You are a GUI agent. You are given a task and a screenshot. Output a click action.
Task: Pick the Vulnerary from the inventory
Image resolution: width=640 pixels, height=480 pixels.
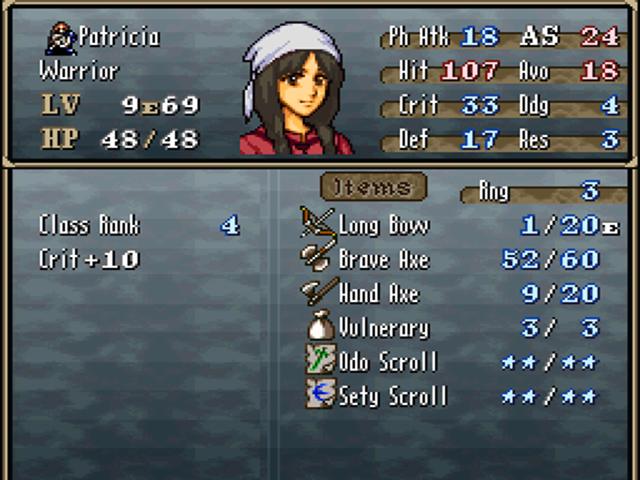(383, 328)
